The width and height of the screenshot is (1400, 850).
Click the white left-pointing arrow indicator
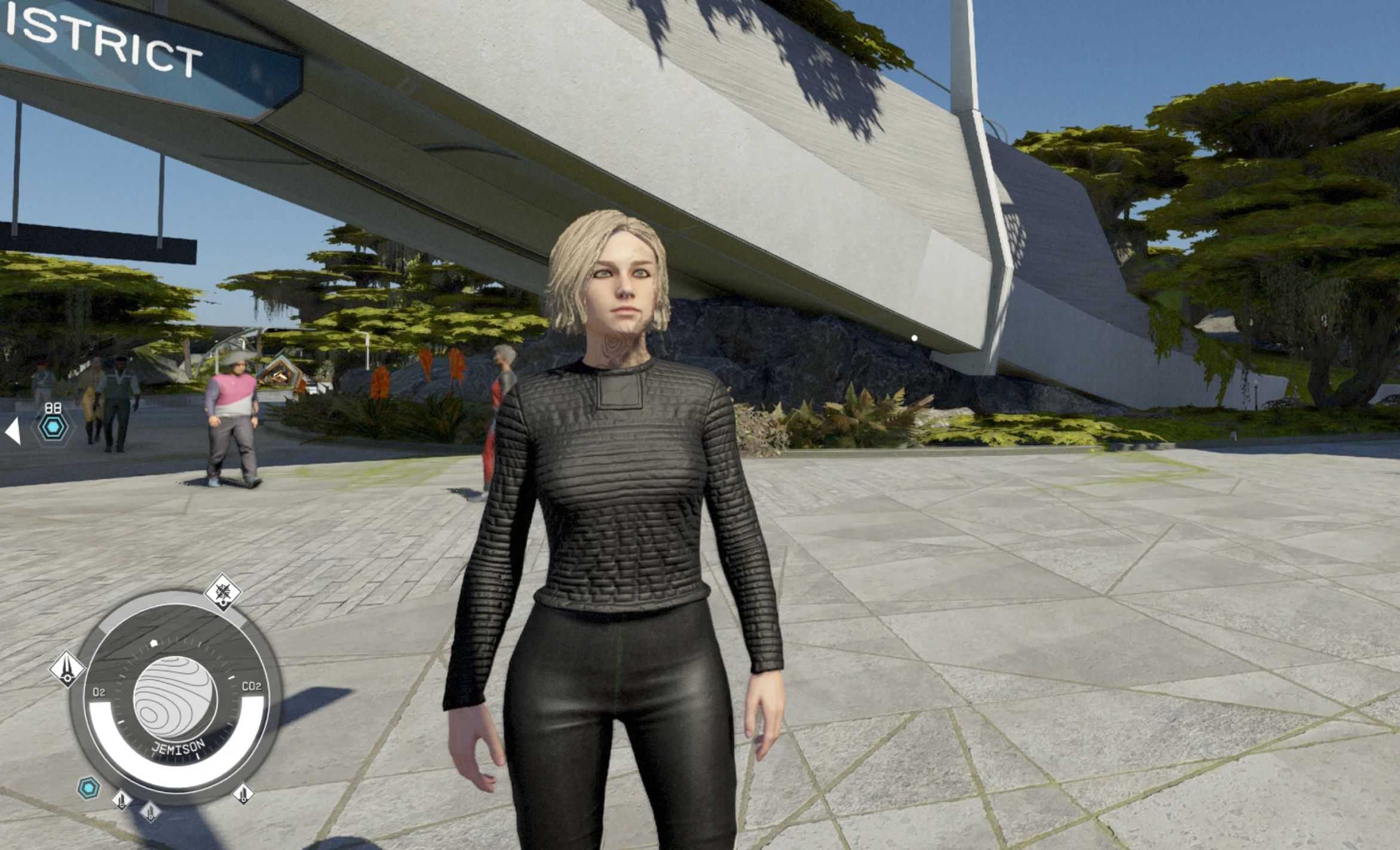click(x=13, y=432)
